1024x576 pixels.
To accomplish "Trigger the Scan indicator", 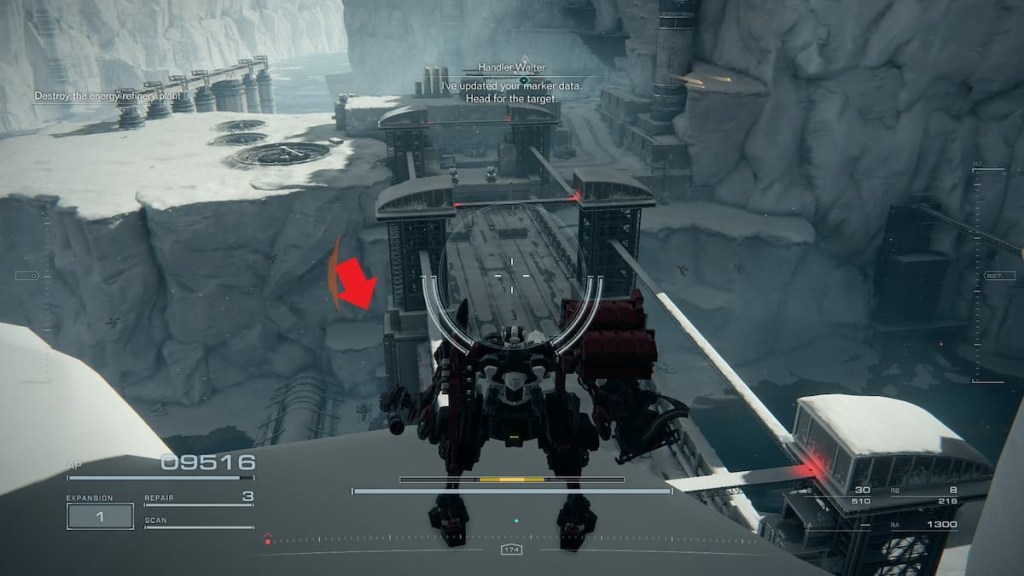I will (198, 522).
